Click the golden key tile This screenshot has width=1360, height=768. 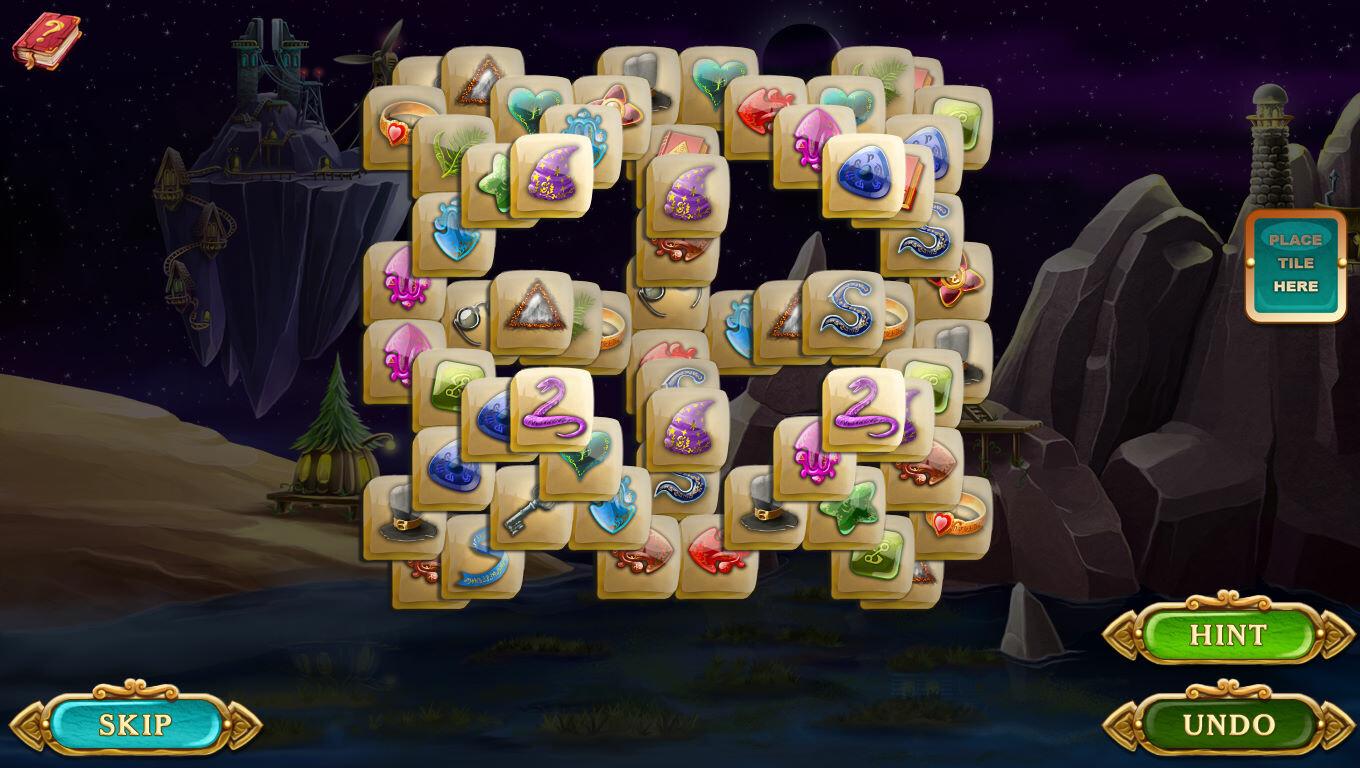pyautogui.click(x=525, y=510)
